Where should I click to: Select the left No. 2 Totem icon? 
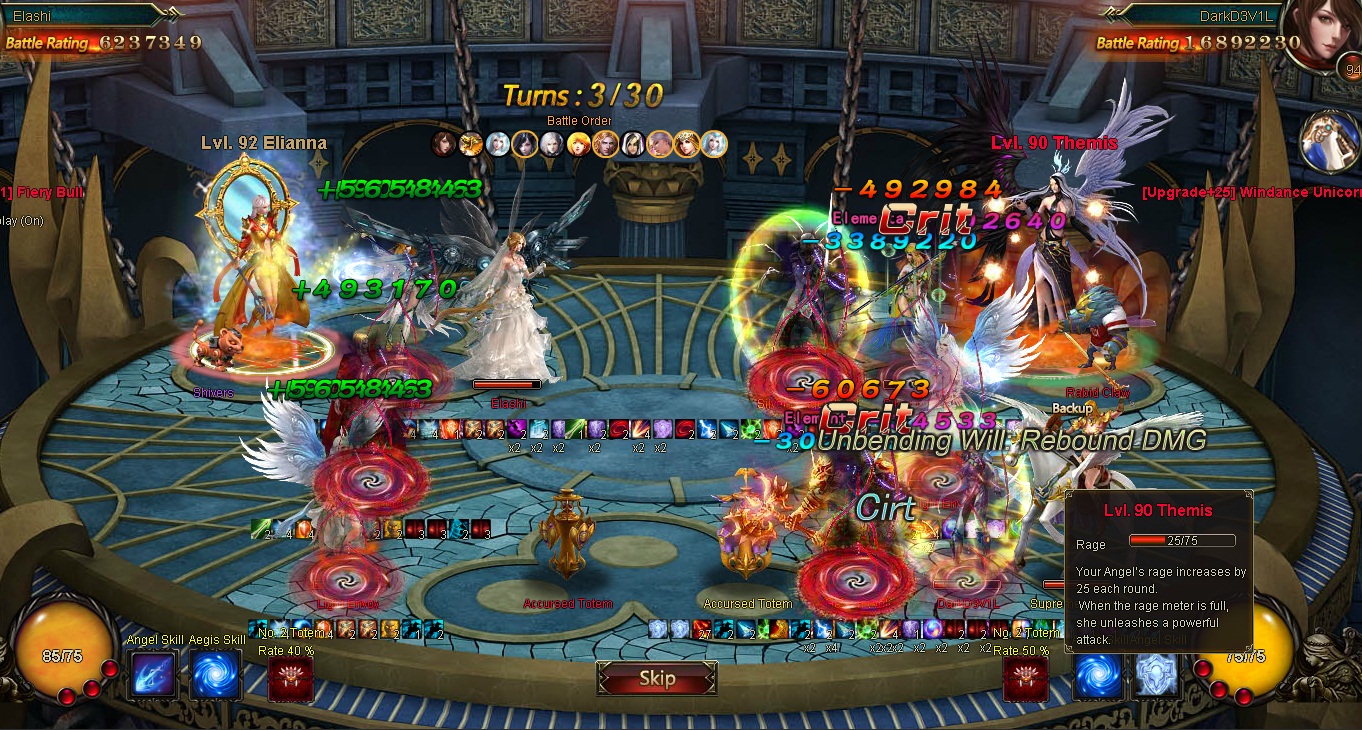[290, 679]
